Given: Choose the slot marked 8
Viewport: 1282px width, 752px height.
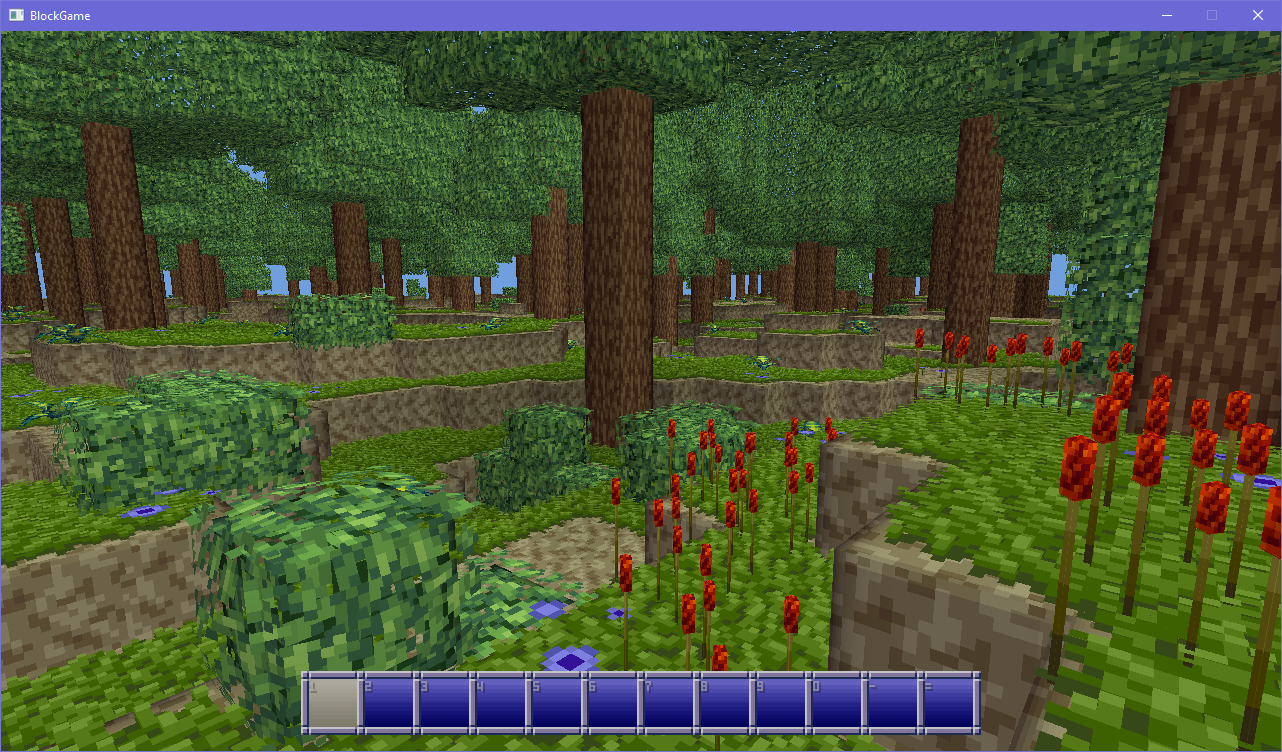Looking at the screenshot, I should click(x=724, y=702).
